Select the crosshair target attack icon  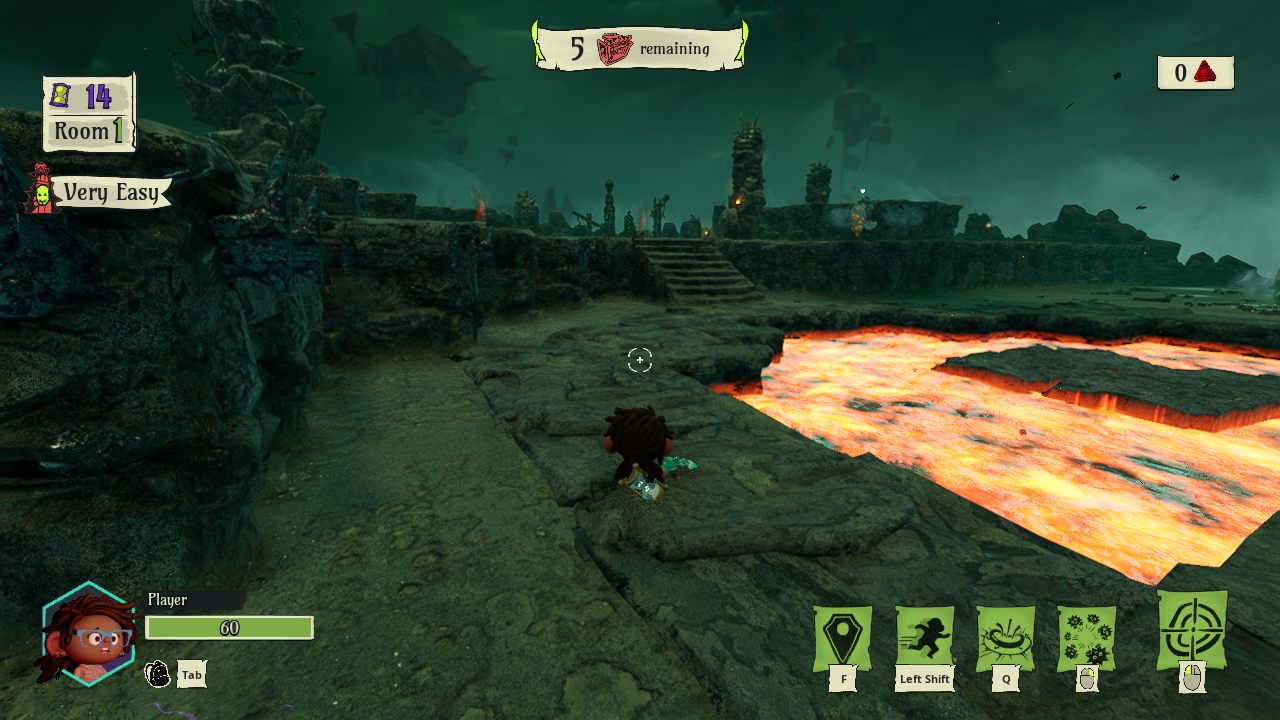pyautogui.click(x=1191, y=630)
